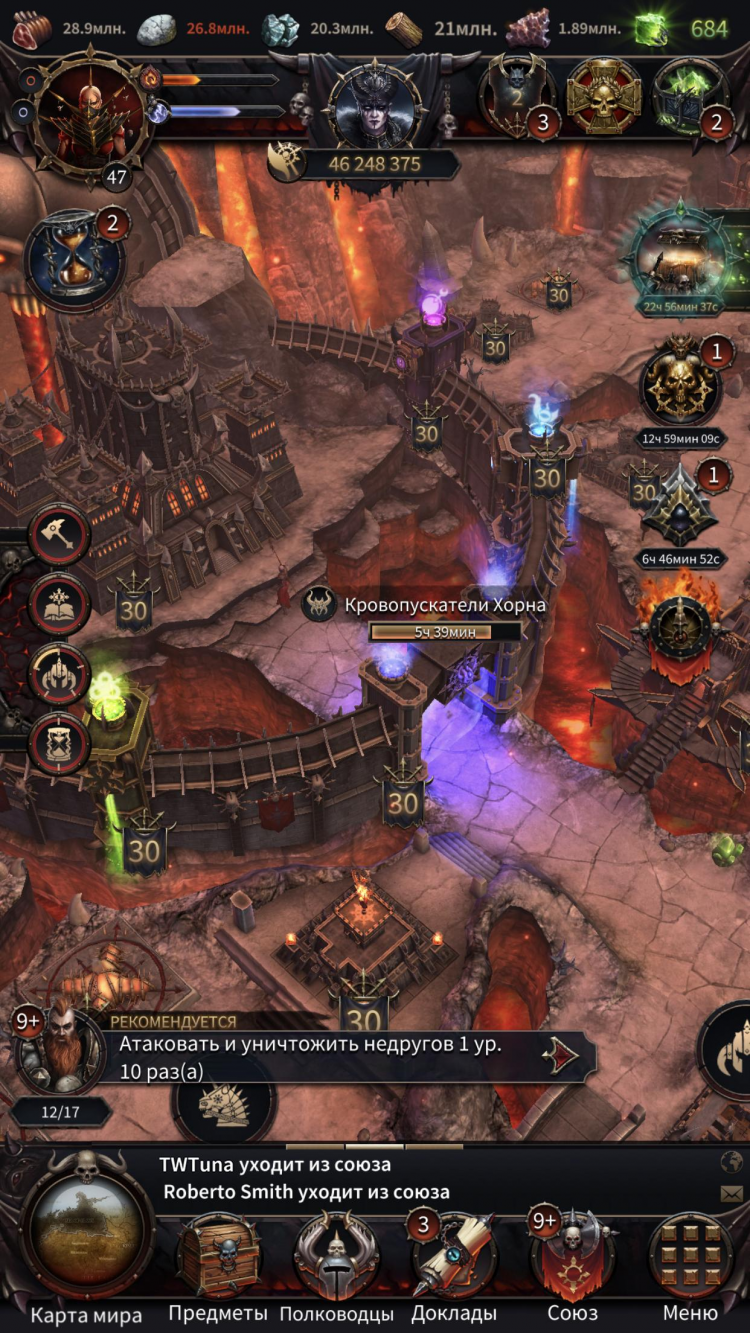Viewport: 750px width, 1333px height.
Task: Open the red-bearded advisor portrait
Action: coord(61,1050)
